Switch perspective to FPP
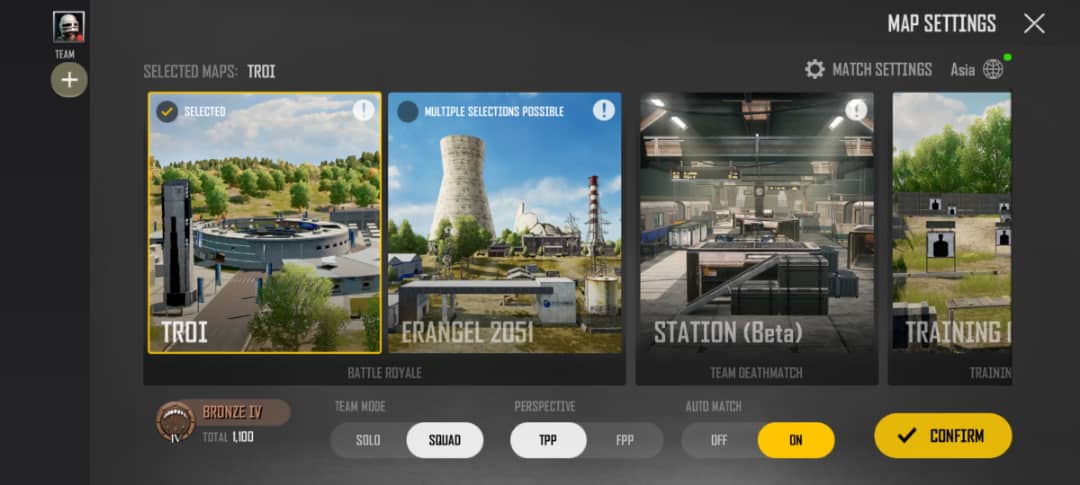1080x485 pixels. (625, 440)
